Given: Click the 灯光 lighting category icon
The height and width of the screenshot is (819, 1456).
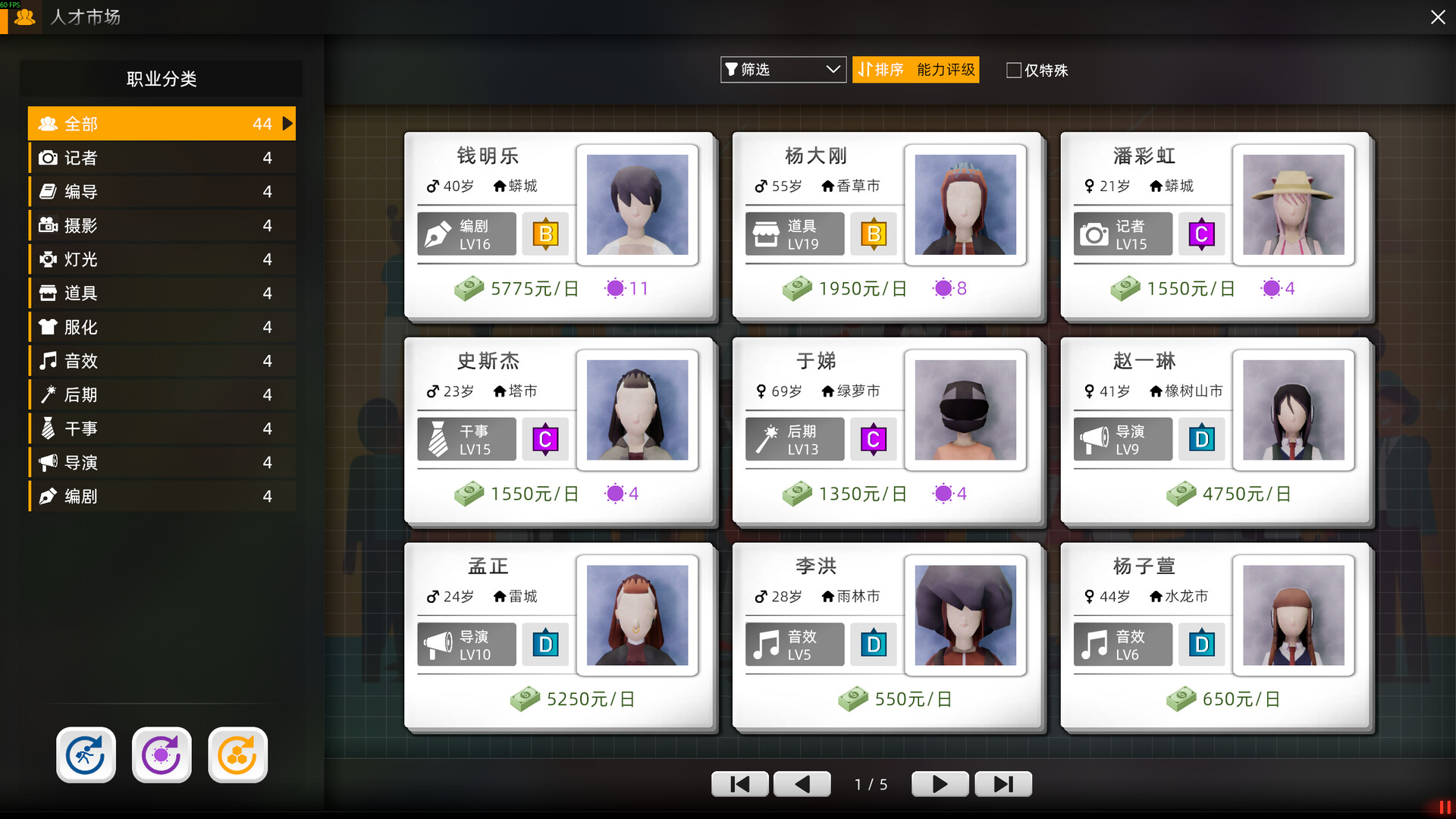Looking at the screenshot, I should 47,259.
